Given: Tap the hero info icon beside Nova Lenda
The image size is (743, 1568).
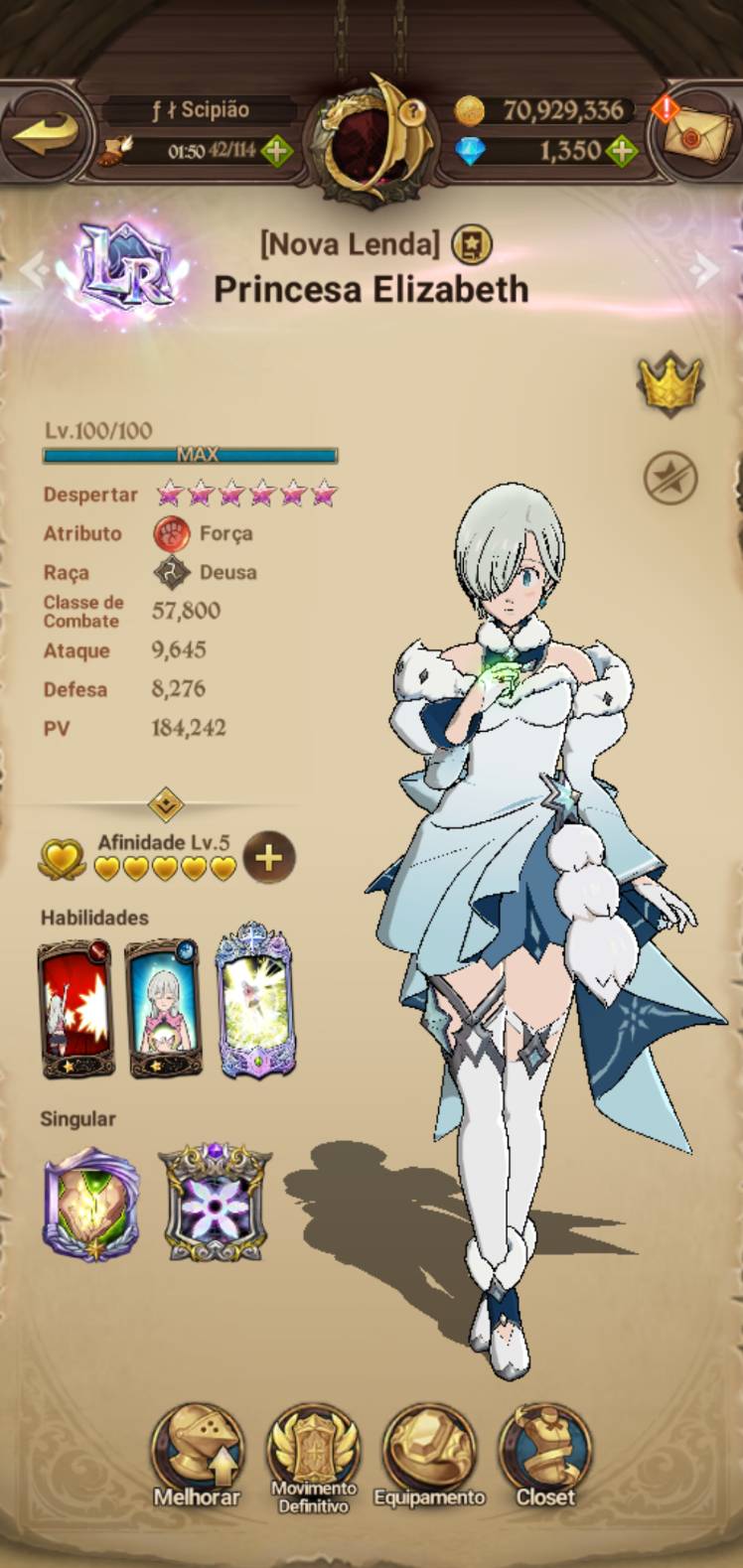Looking at the screenshot, I should [471, 243].
